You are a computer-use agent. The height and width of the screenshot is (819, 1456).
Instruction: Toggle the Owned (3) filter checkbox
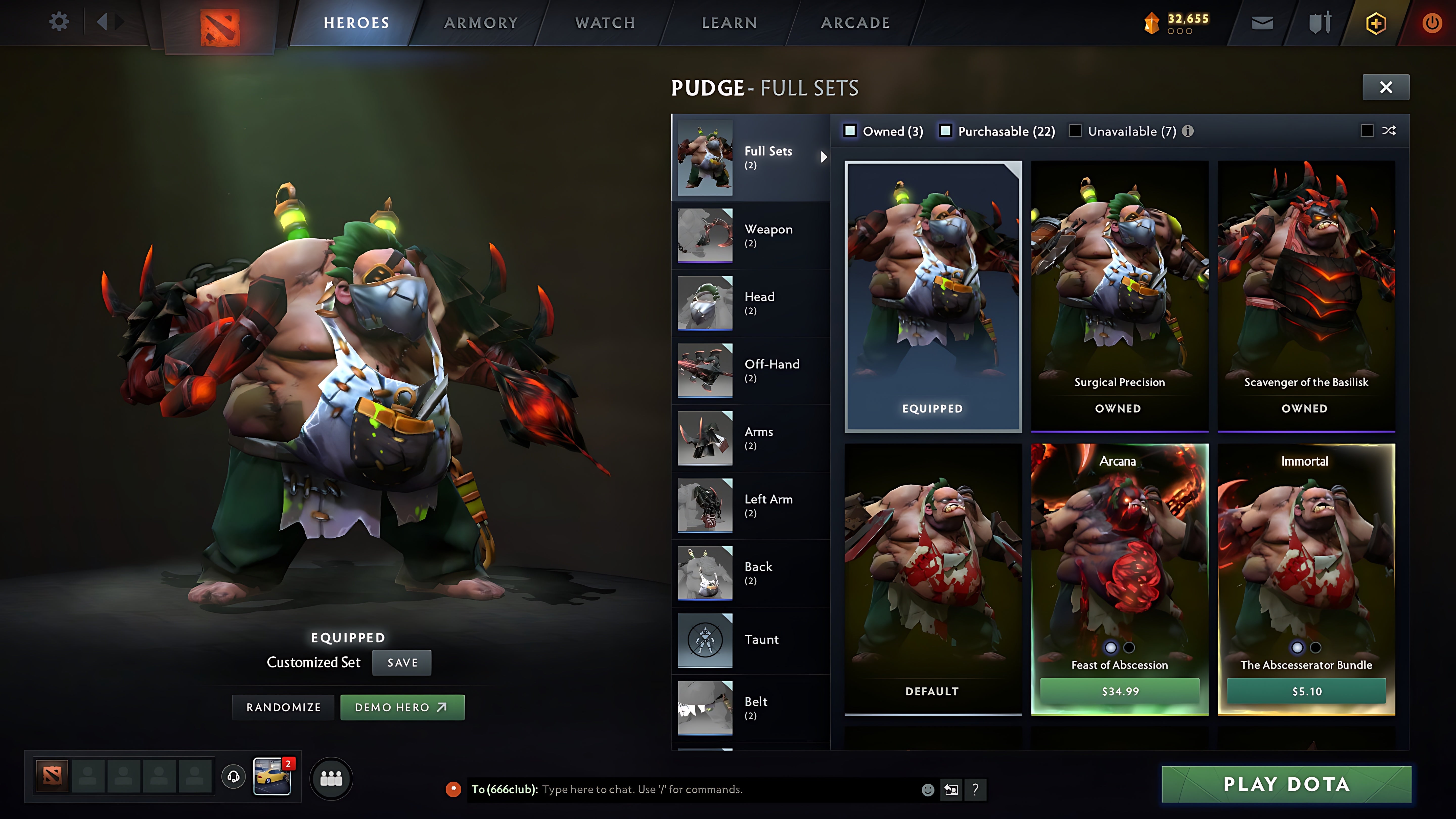click(851, 131)
